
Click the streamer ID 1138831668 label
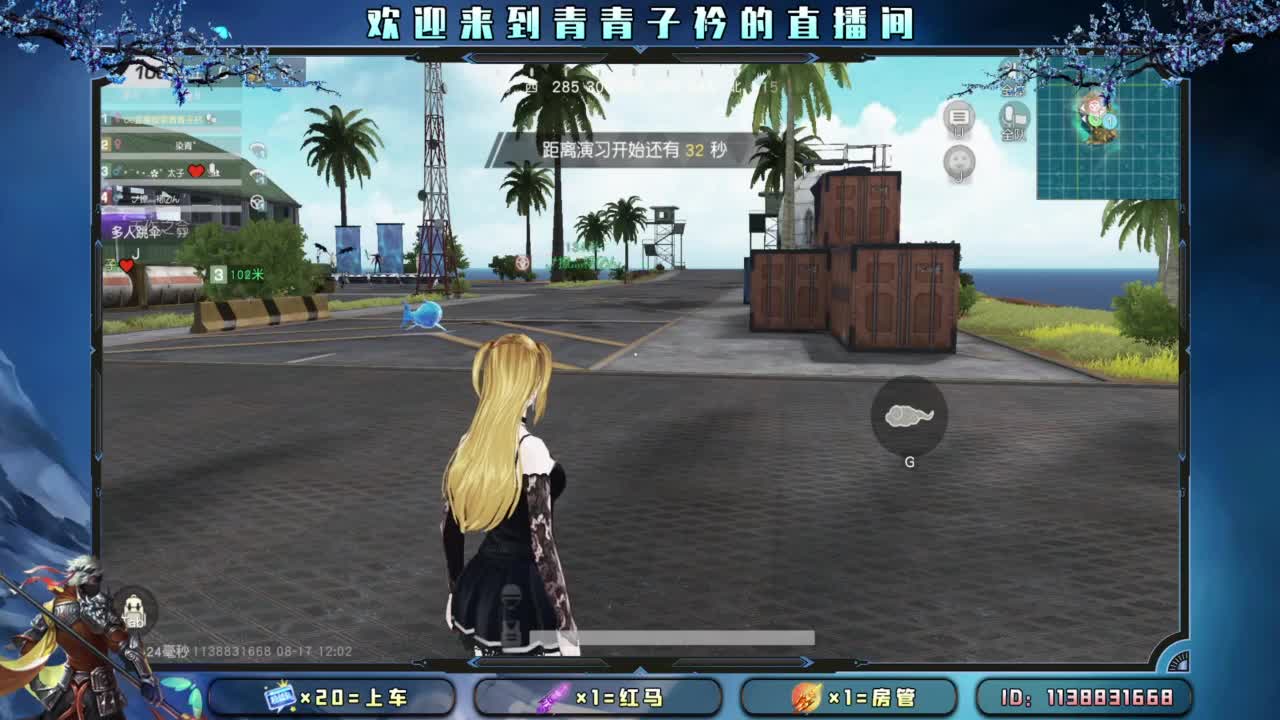point(1090,694)
